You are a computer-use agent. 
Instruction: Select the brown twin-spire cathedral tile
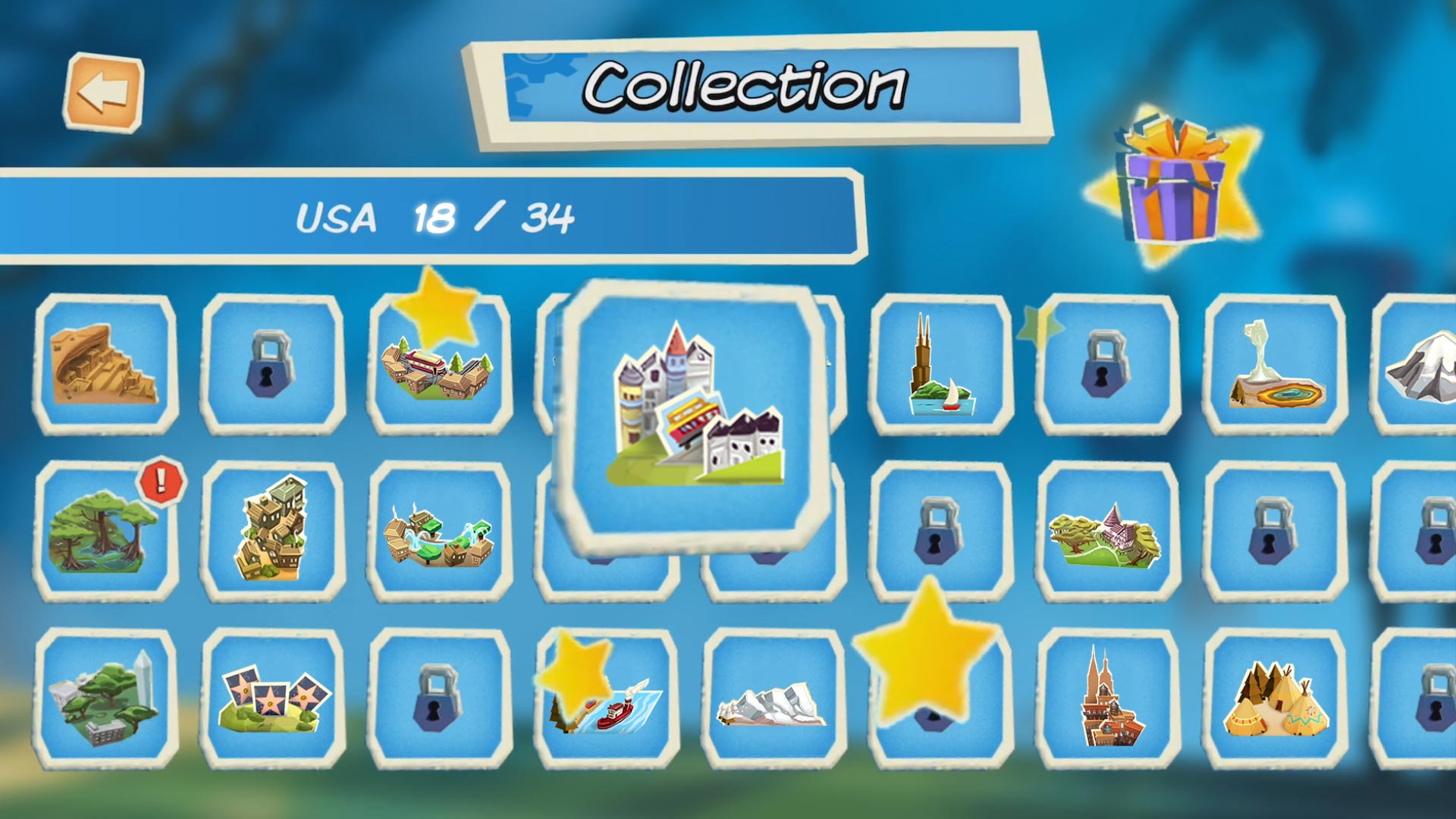coord(1107,699)
